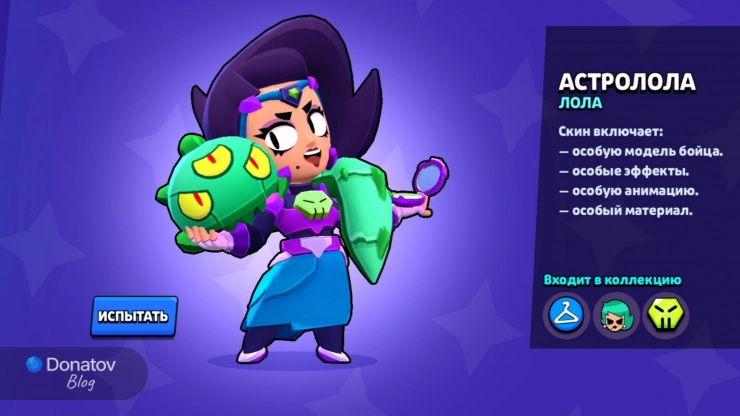The width and height of the screenshot is (740, 416).
Task: Open the yellow skull collection icon
Action: click(x=662, y=315)
